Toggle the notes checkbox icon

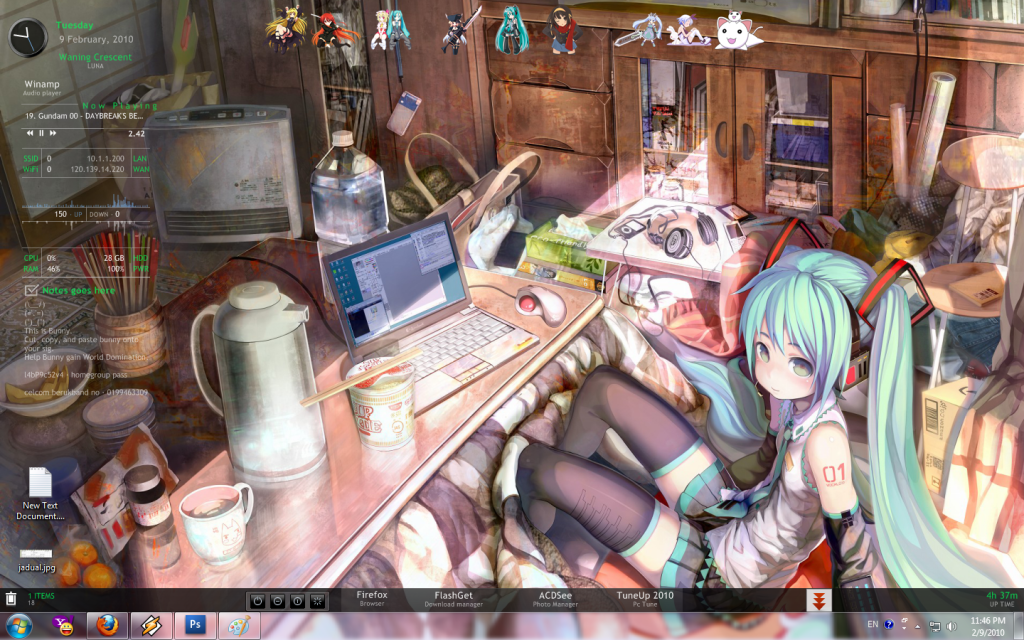pyautogui.click(x=30, y=291)
